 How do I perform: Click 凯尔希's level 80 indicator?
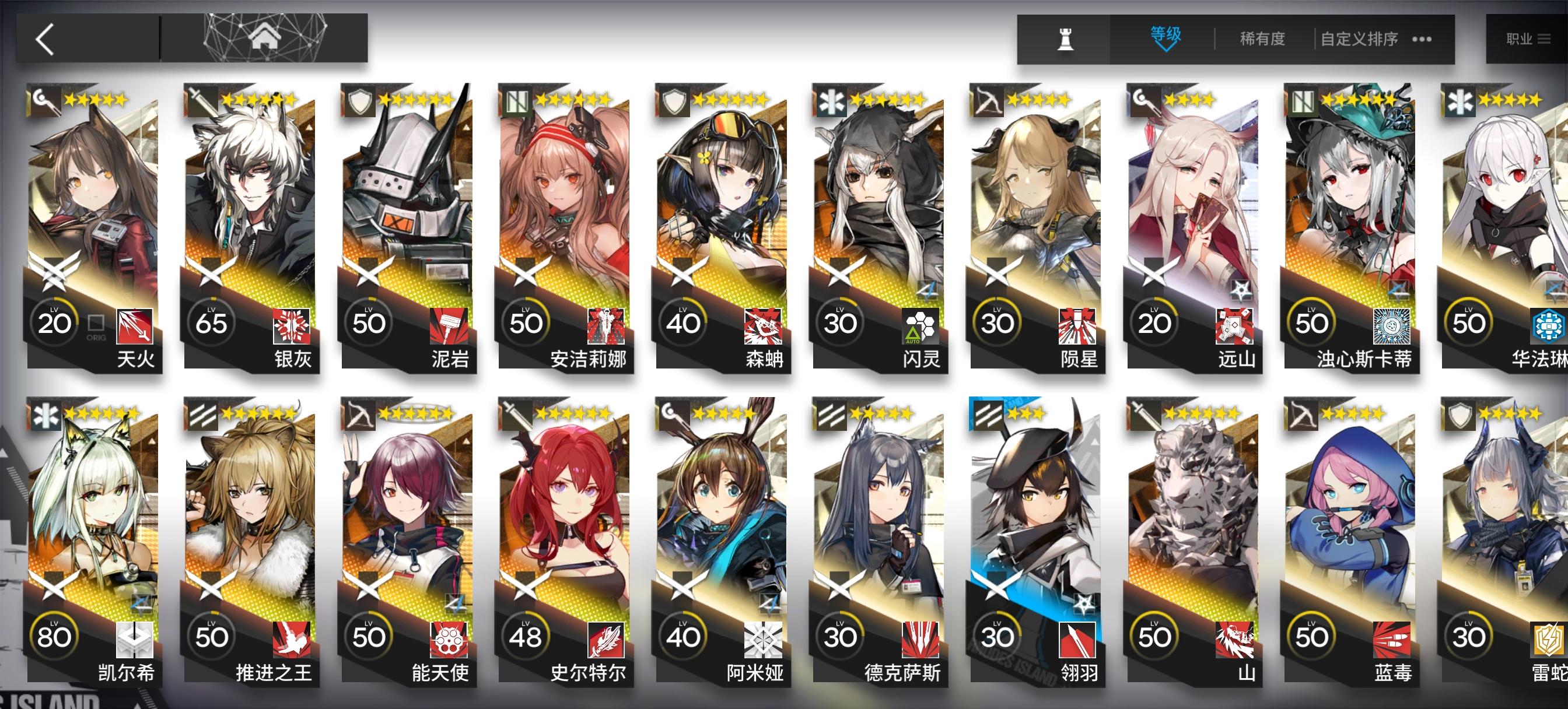tap(54, 638)
